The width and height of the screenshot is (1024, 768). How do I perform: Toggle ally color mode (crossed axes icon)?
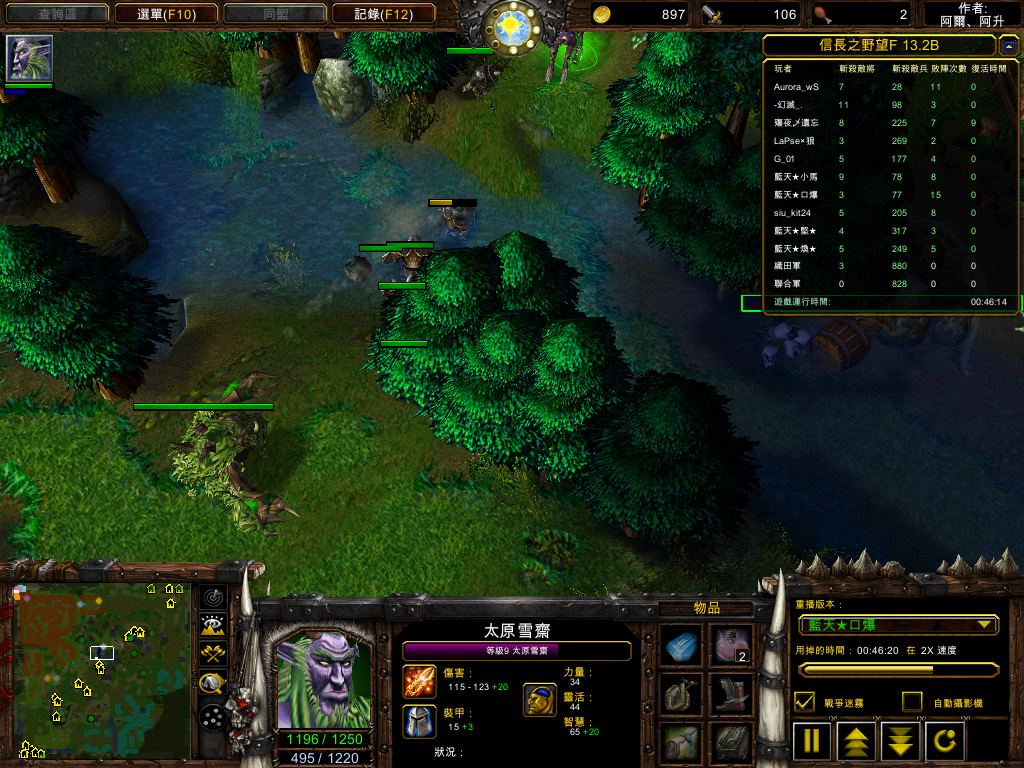[x=212, y=655]
